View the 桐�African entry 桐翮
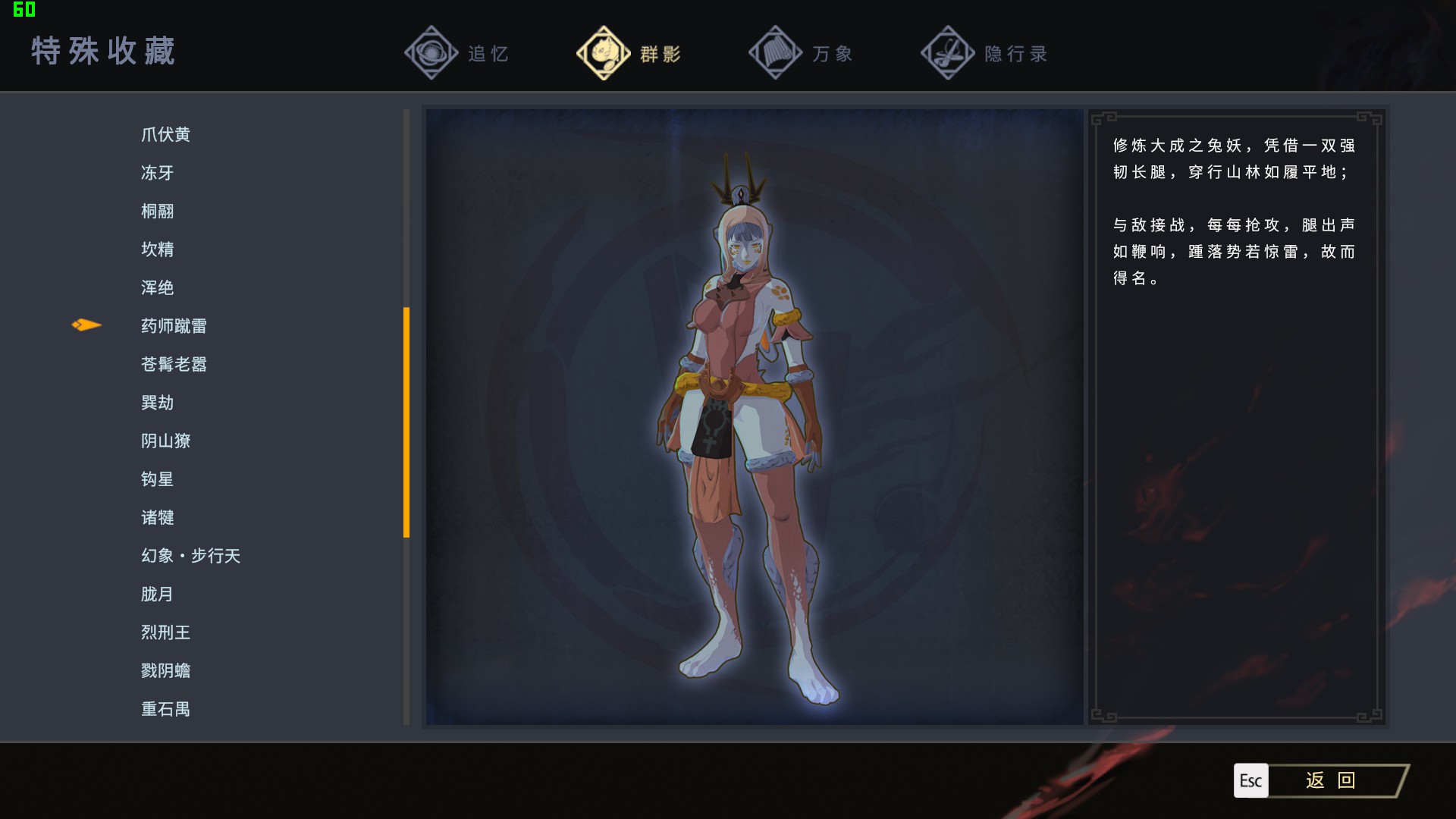This screenshot has height=819, width=1456. [157, 211]
